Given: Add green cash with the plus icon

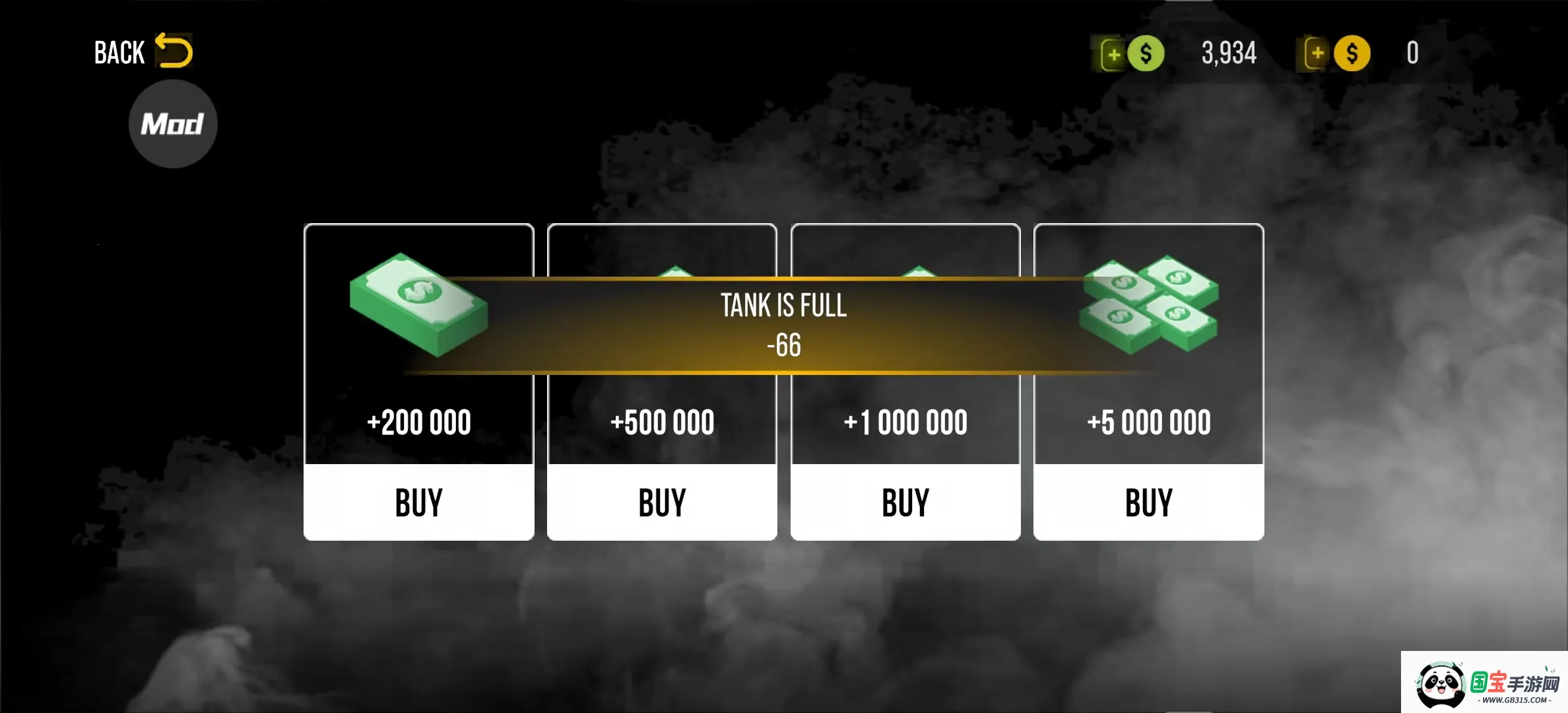Looking at the screenshot, I should pos(1114,54).
